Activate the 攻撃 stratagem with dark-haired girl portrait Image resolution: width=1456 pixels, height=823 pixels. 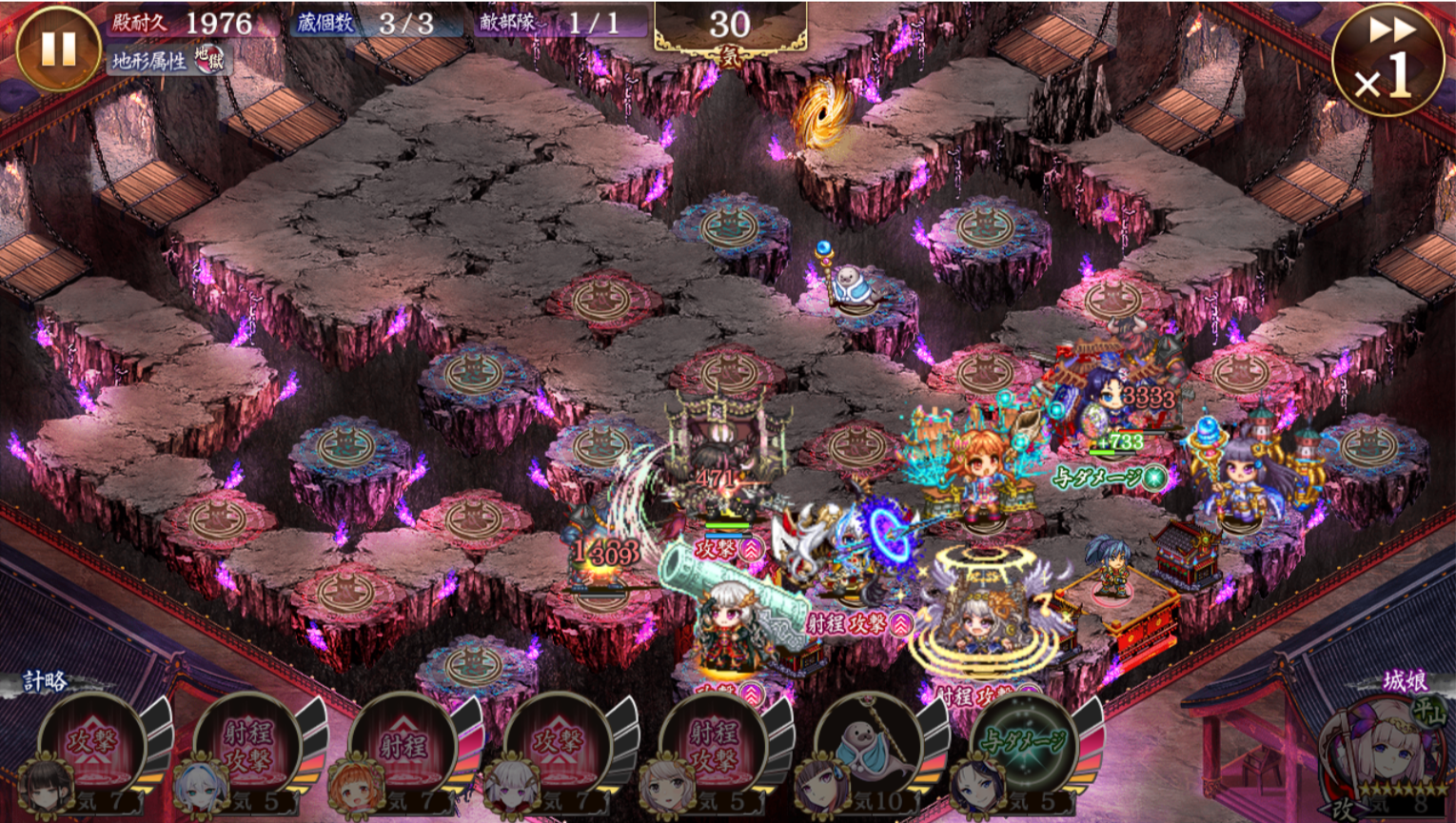click(92, 747)
